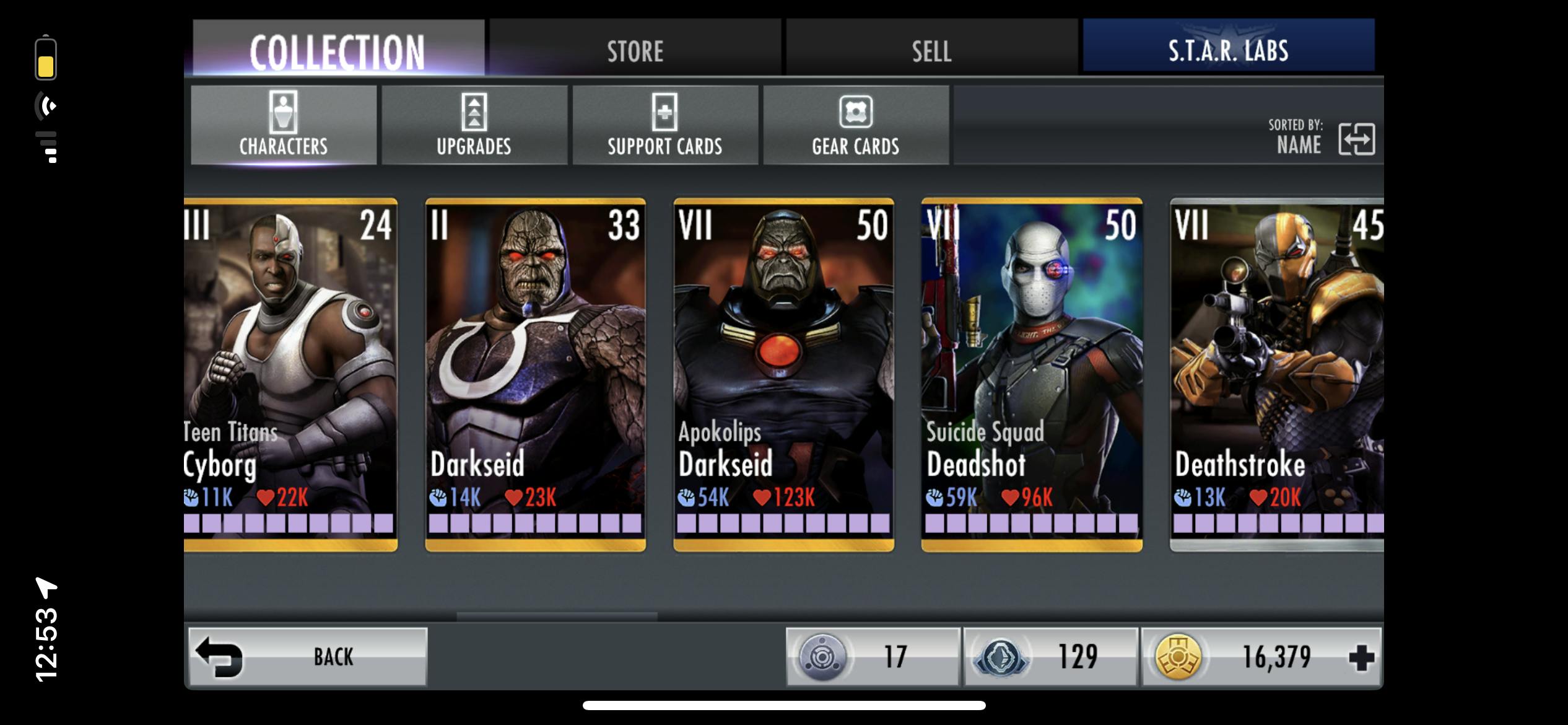
Task: Open the Store tab
Action: (635, 50)
